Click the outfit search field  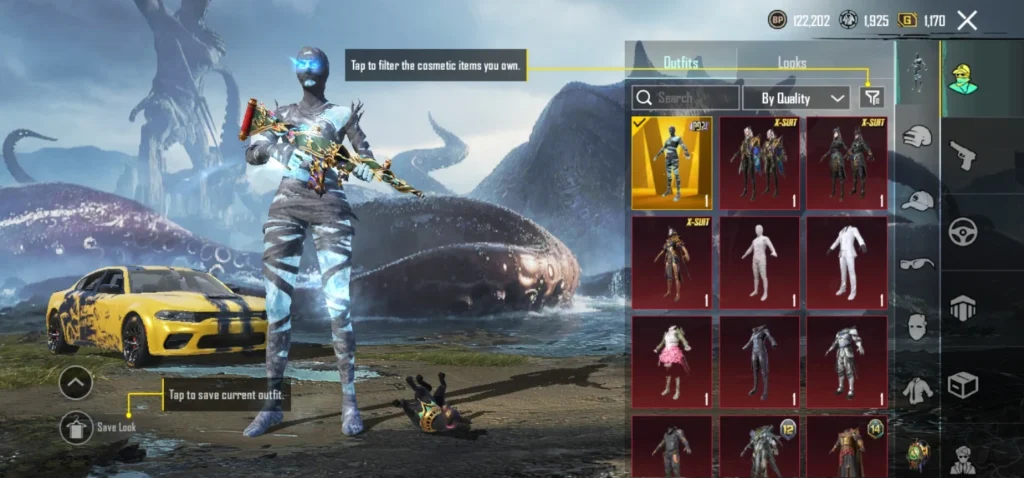(x=686, y=98)
